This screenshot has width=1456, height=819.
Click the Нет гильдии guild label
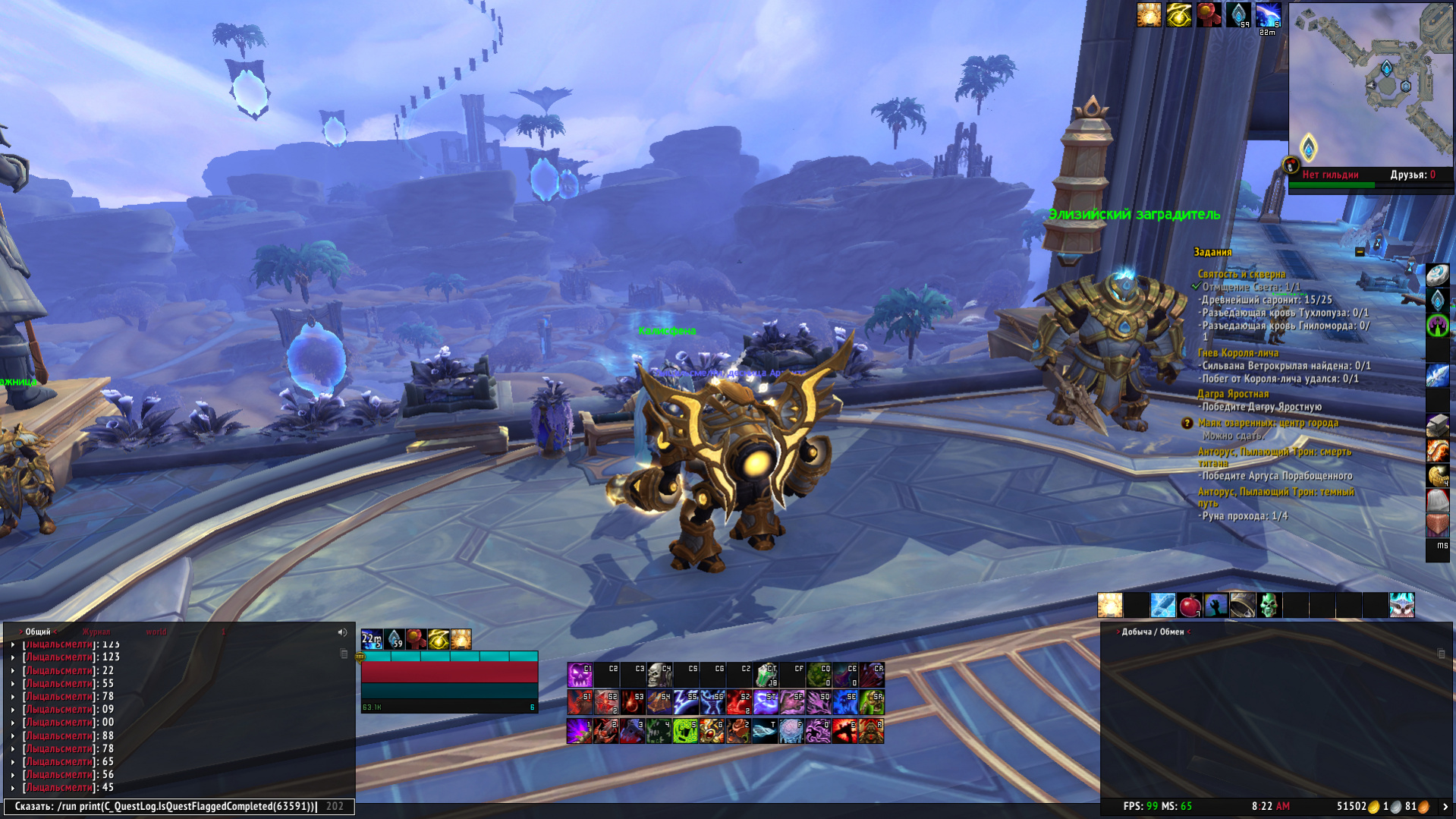point(1329,175)
